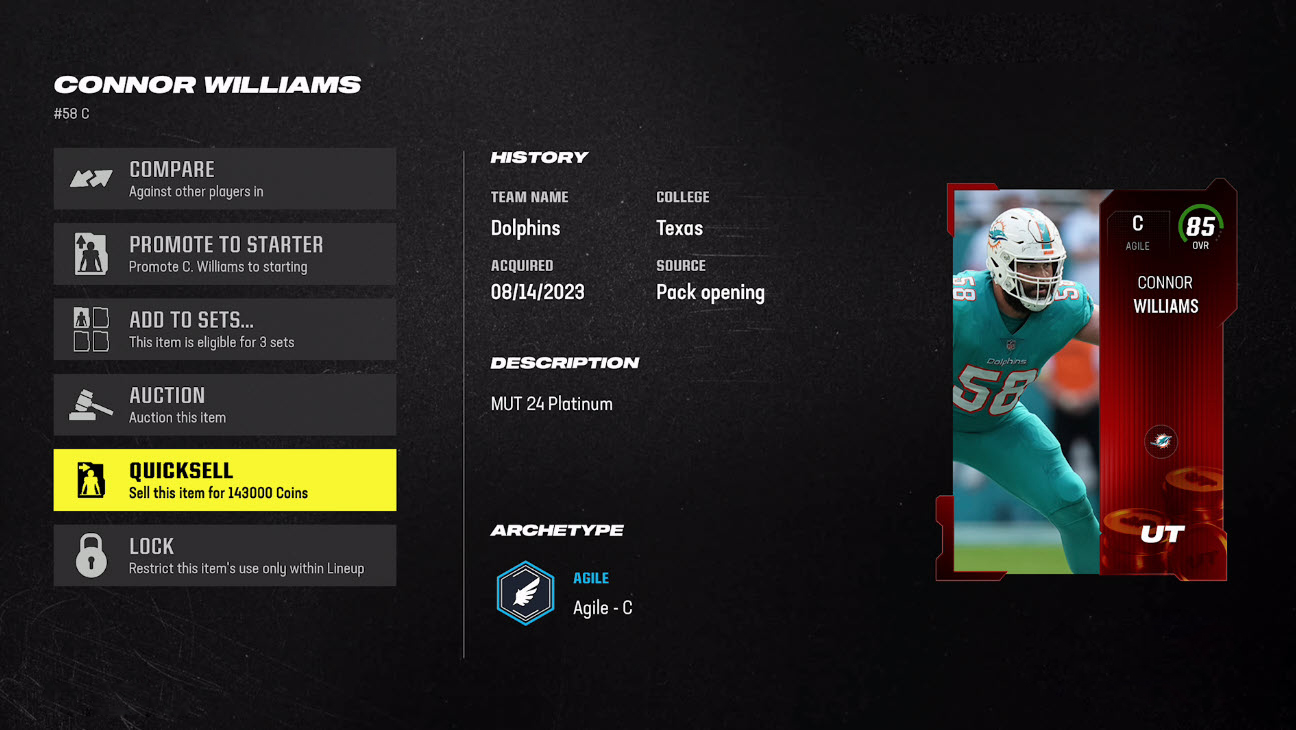The image size is (1296, 730).
Task: Lock this item to Lineup
Action: point(225,556)
